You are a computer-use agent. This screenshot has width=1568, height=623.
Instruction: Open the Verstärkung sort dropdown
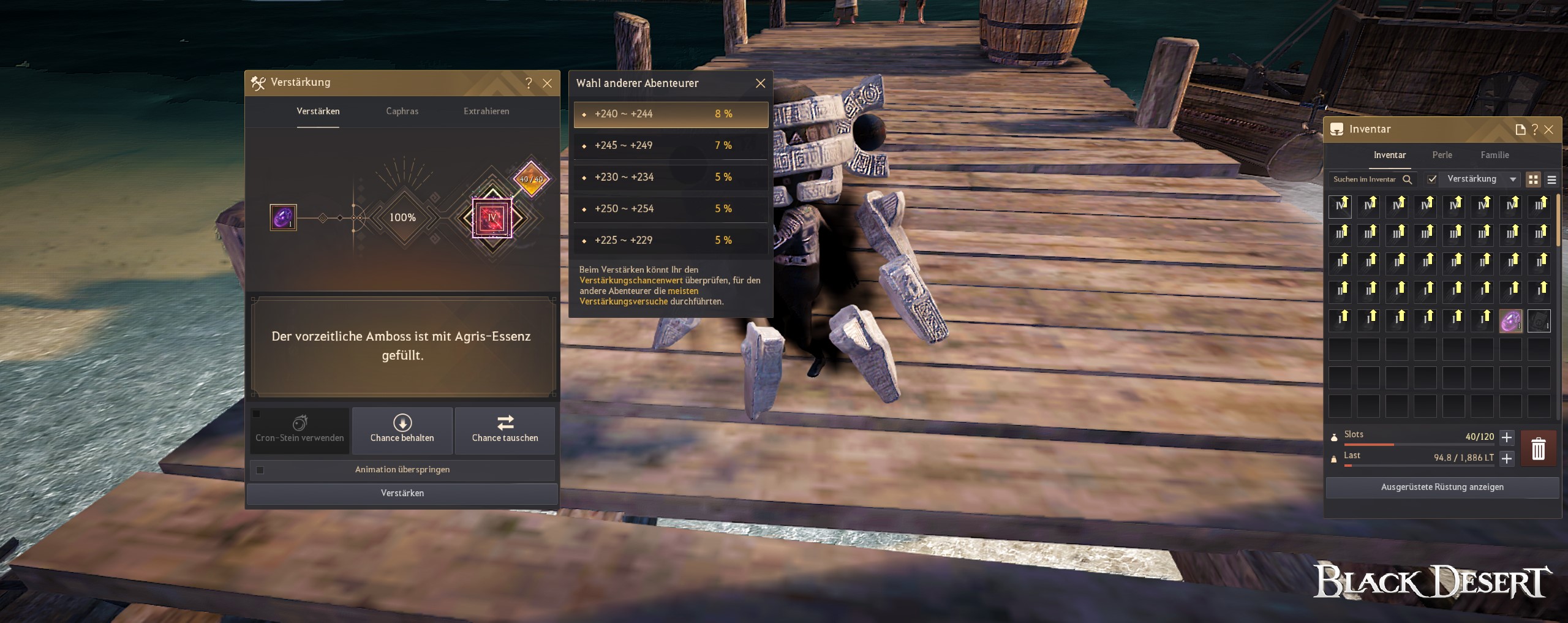click(x=1481, y=179)
